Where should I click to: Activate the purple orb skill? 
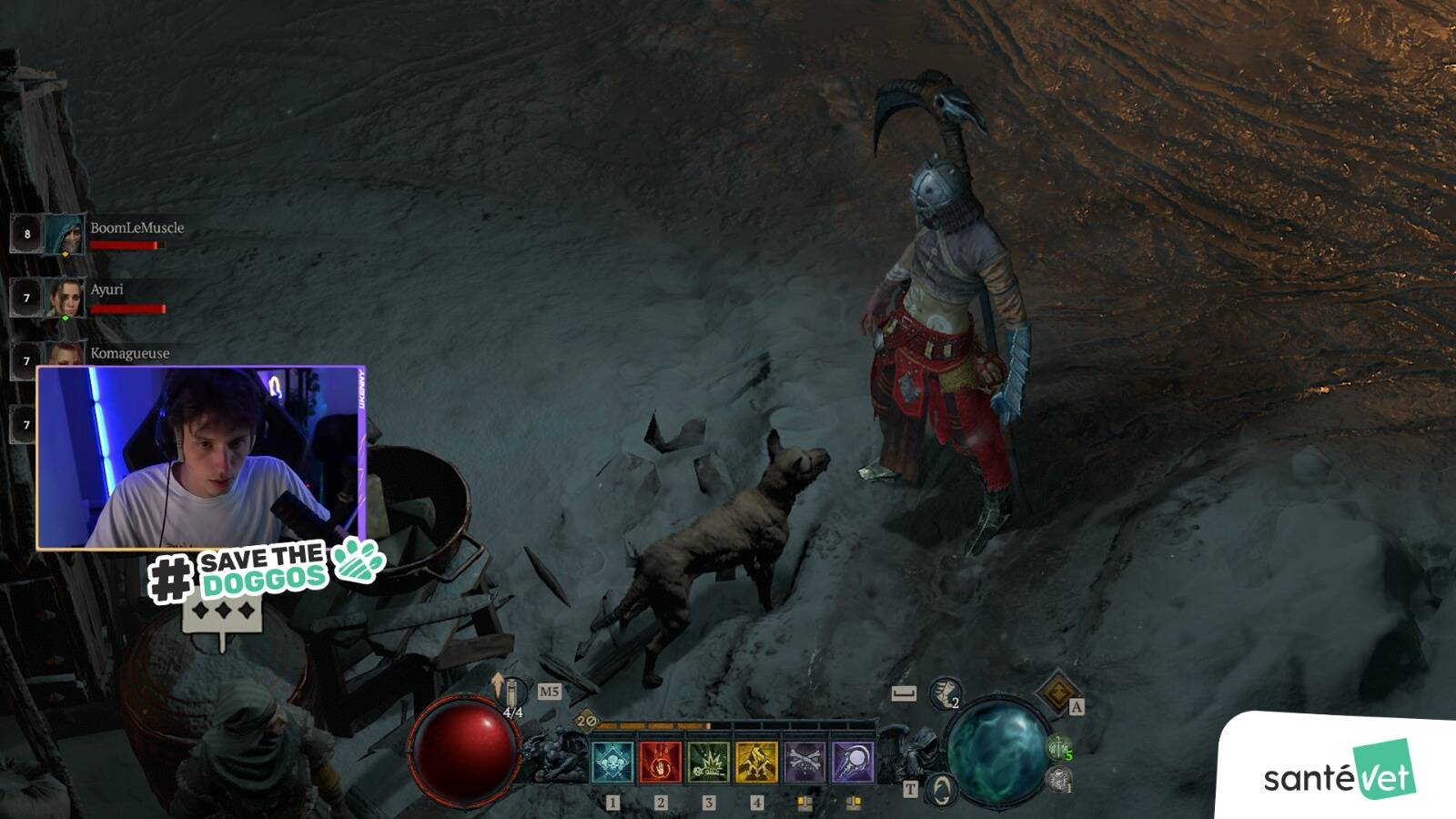click(853, 763)
